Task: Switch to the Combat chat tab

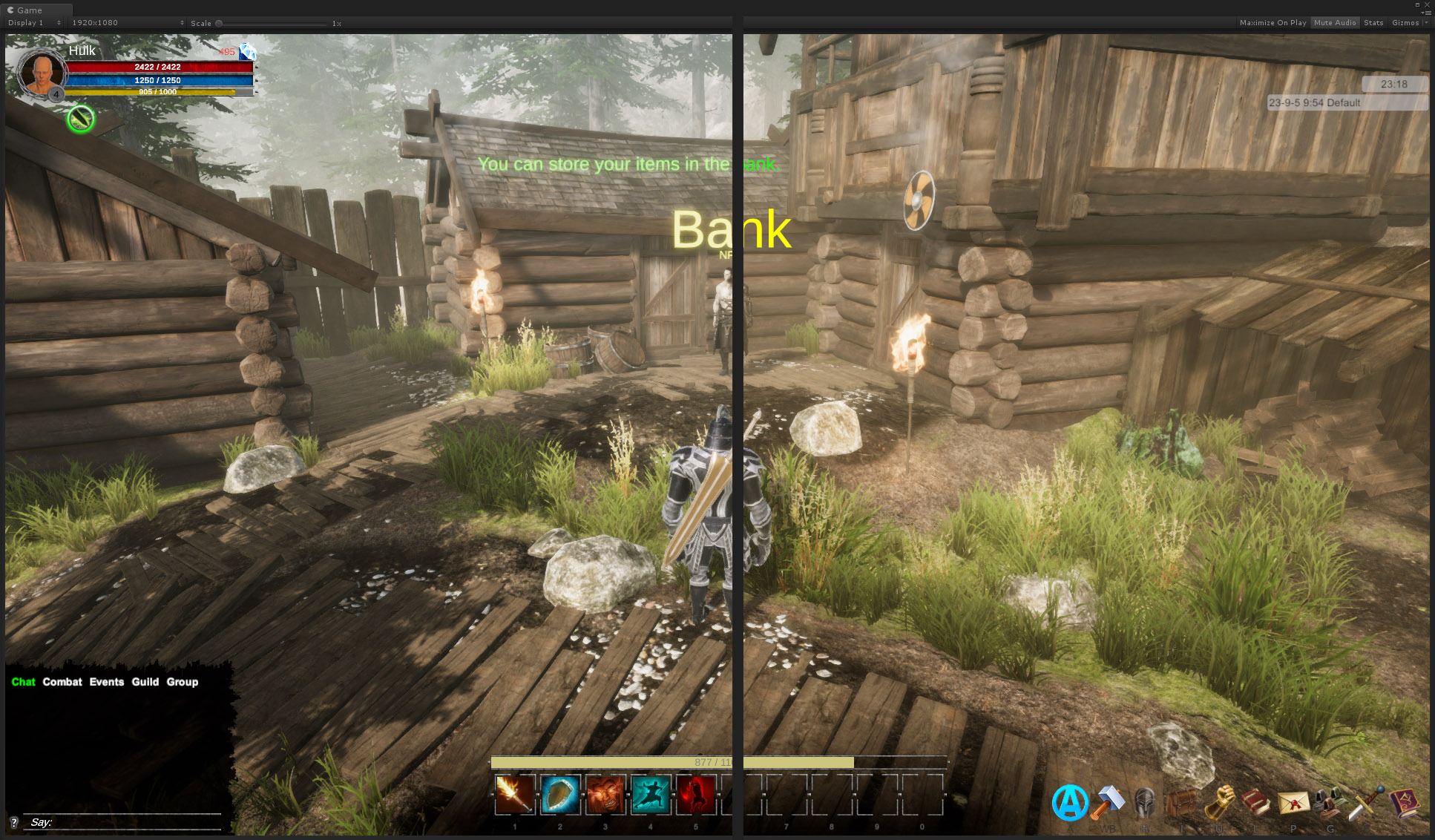Action: tap(62, 682)
